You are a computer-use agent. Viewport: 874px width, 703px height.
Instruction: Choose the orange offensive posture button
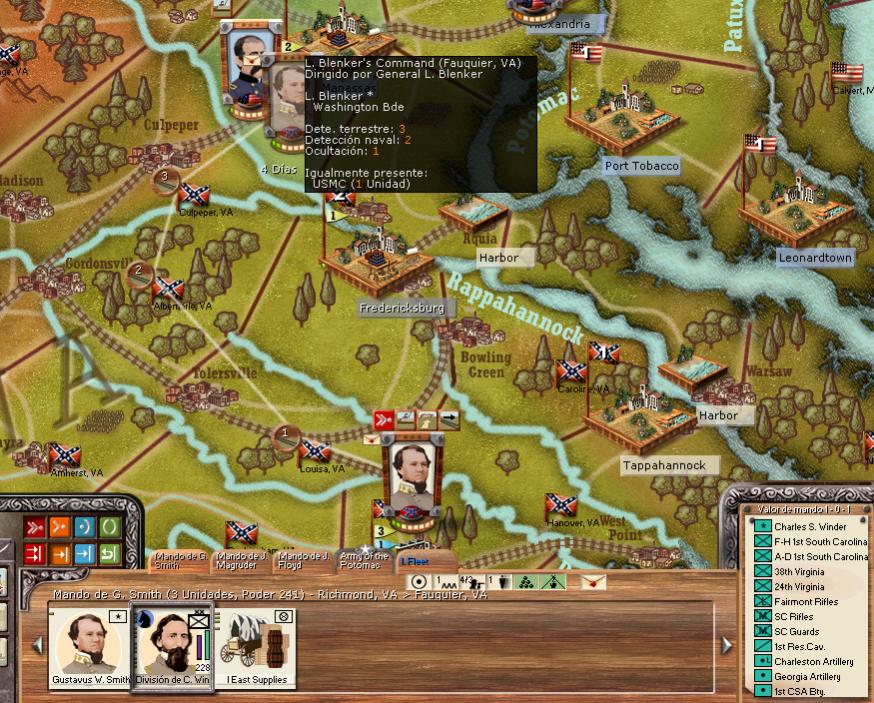click(x=59, y=526)
